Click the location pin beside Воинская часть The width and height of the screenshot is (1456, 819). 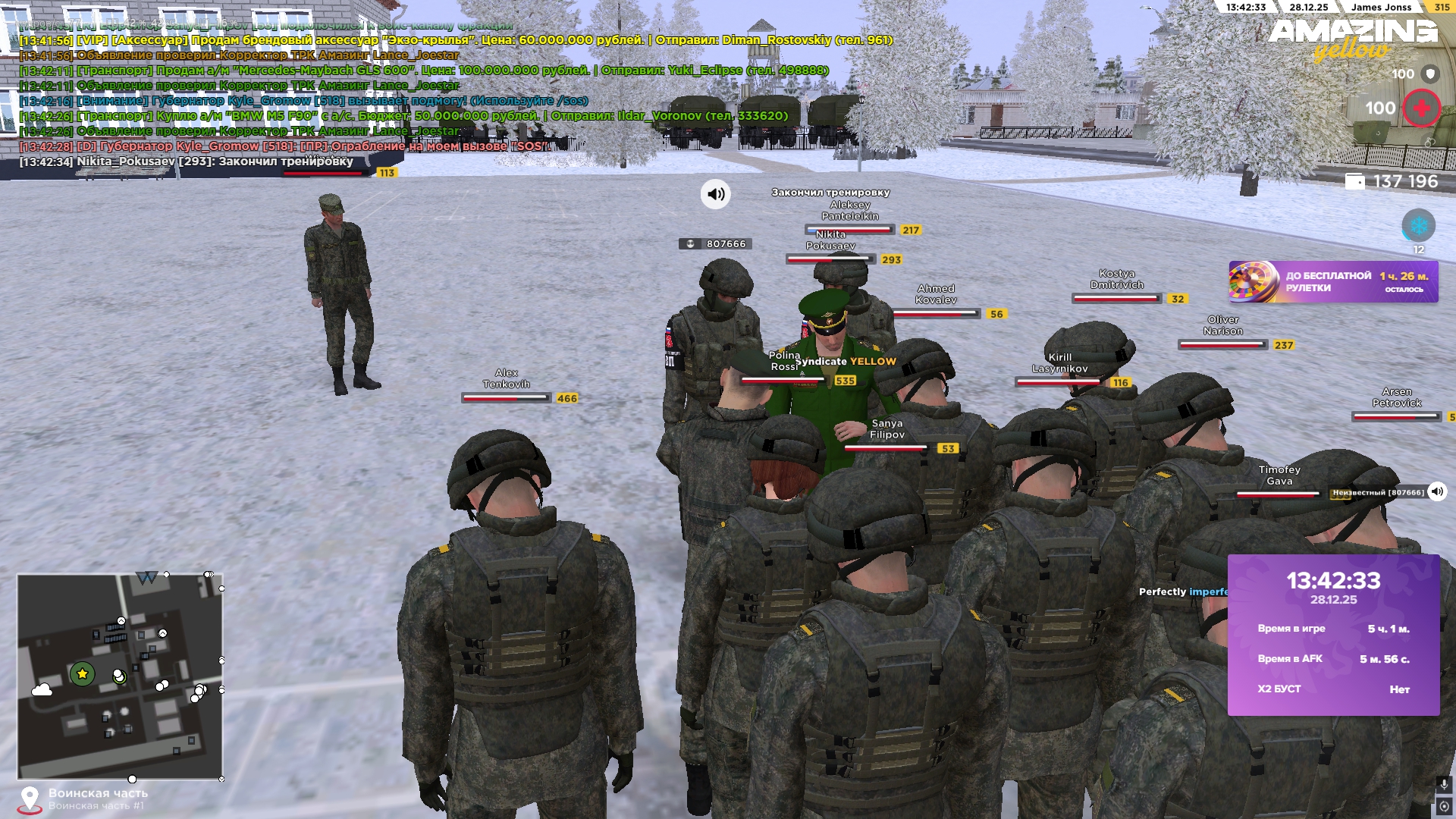point(30,795)
